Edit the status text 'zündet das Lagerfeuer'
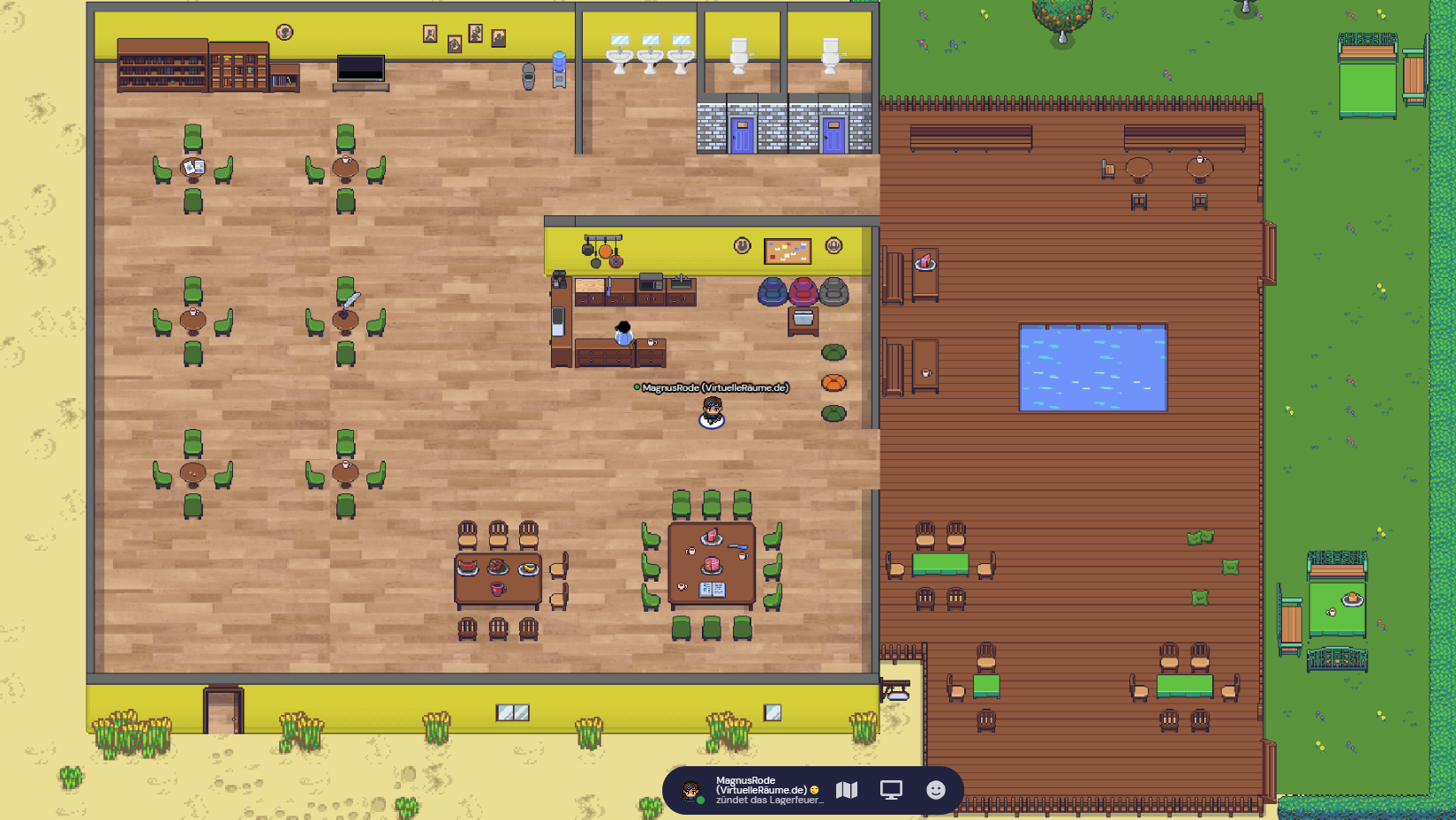Image resolution: width=1456 pixels, height=820 pixels. 768,801
